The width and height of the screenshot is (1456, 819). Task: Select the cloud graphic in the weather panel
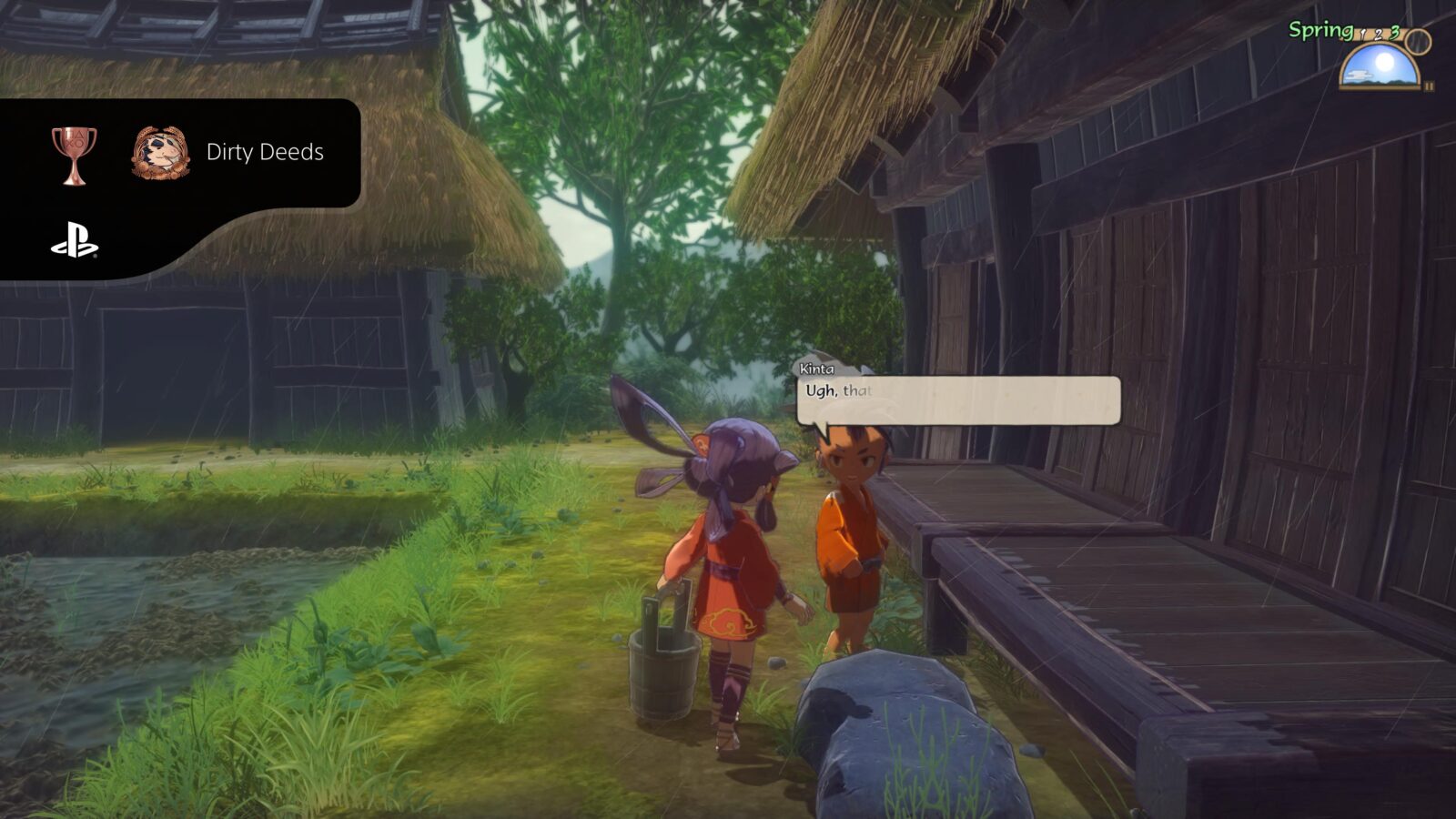click(1359, 75)
